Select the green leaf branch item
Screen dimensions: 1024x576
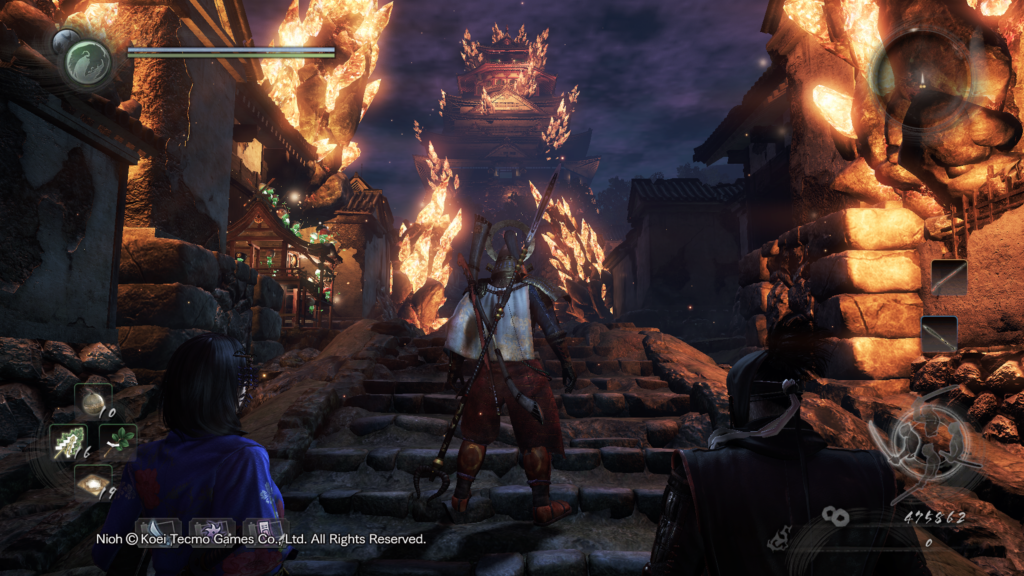pos(118,440)
